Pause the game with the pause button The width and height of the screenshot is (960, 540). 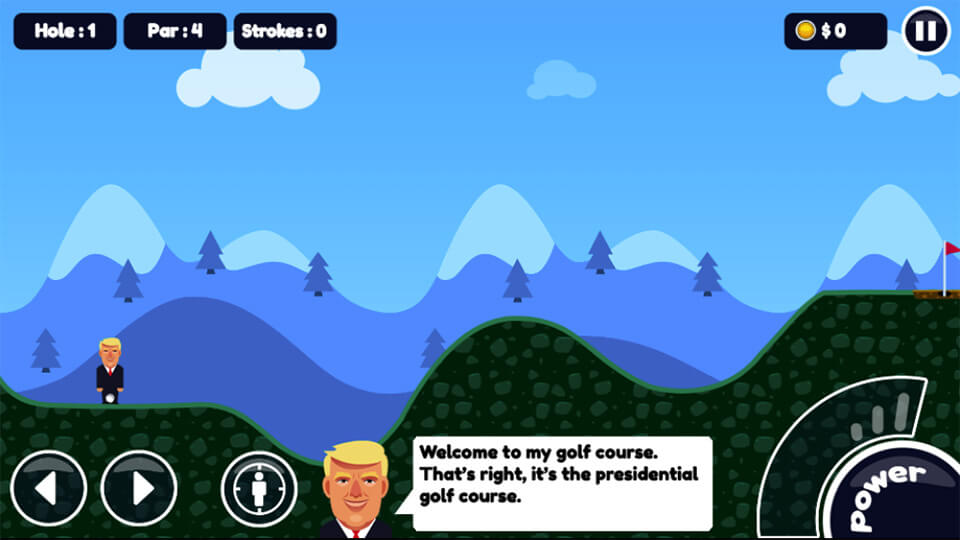[x=925, y=31]
